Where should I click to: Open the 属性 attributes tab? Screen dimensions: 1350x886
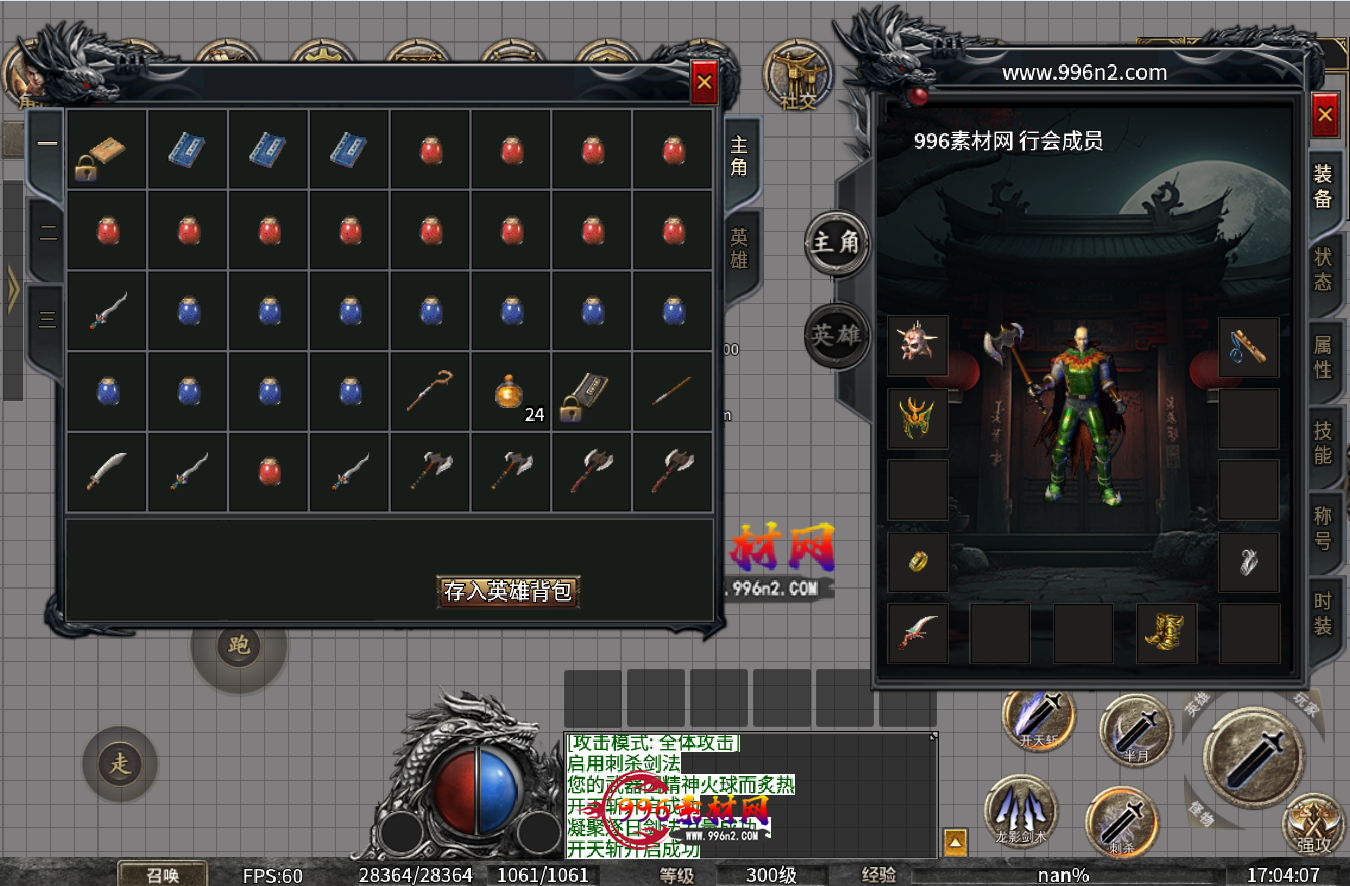[1323, 357]
